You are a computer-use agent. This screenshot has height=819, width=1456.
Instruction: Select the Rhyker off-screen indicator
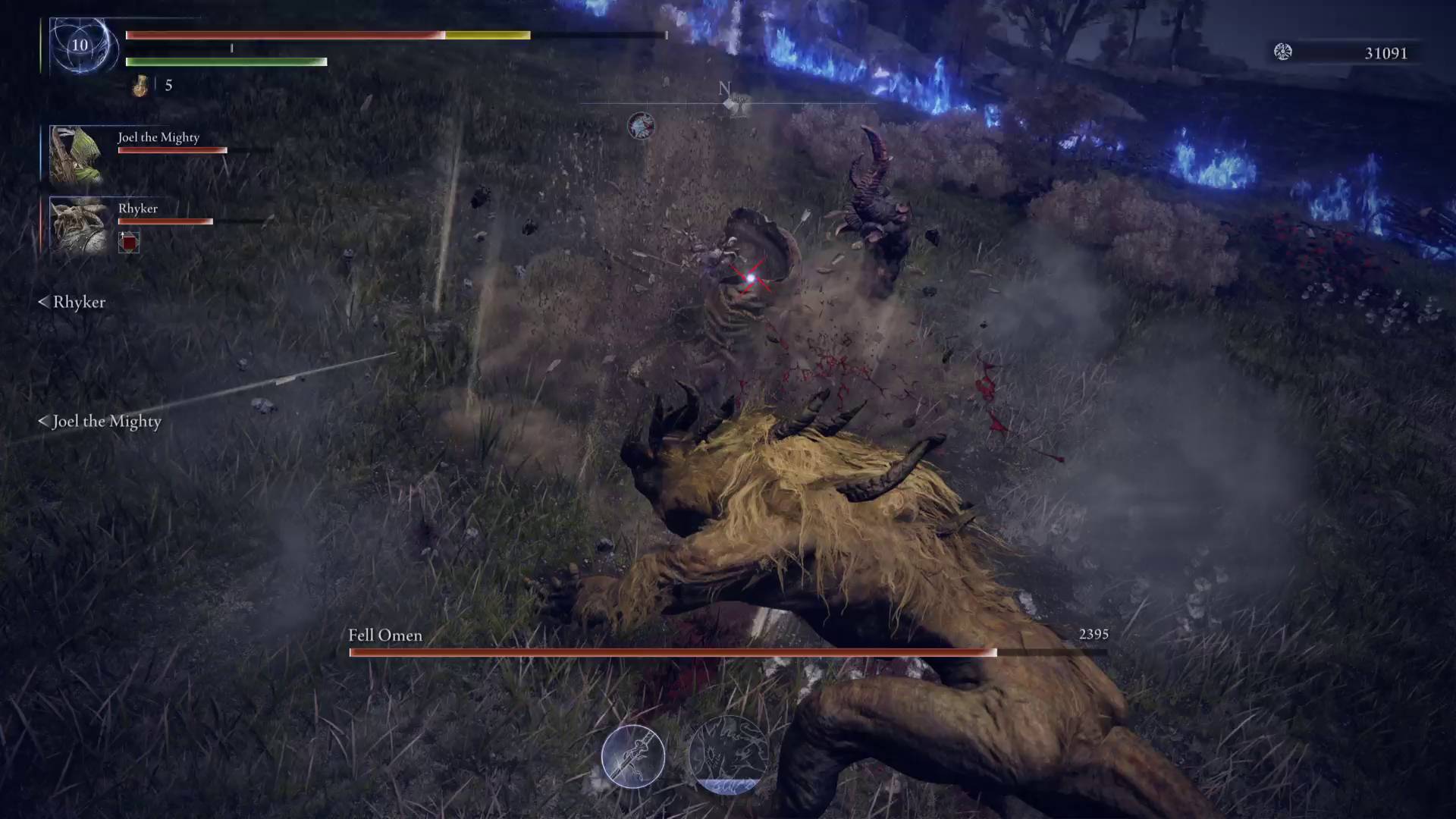click(x=72, y=302)
